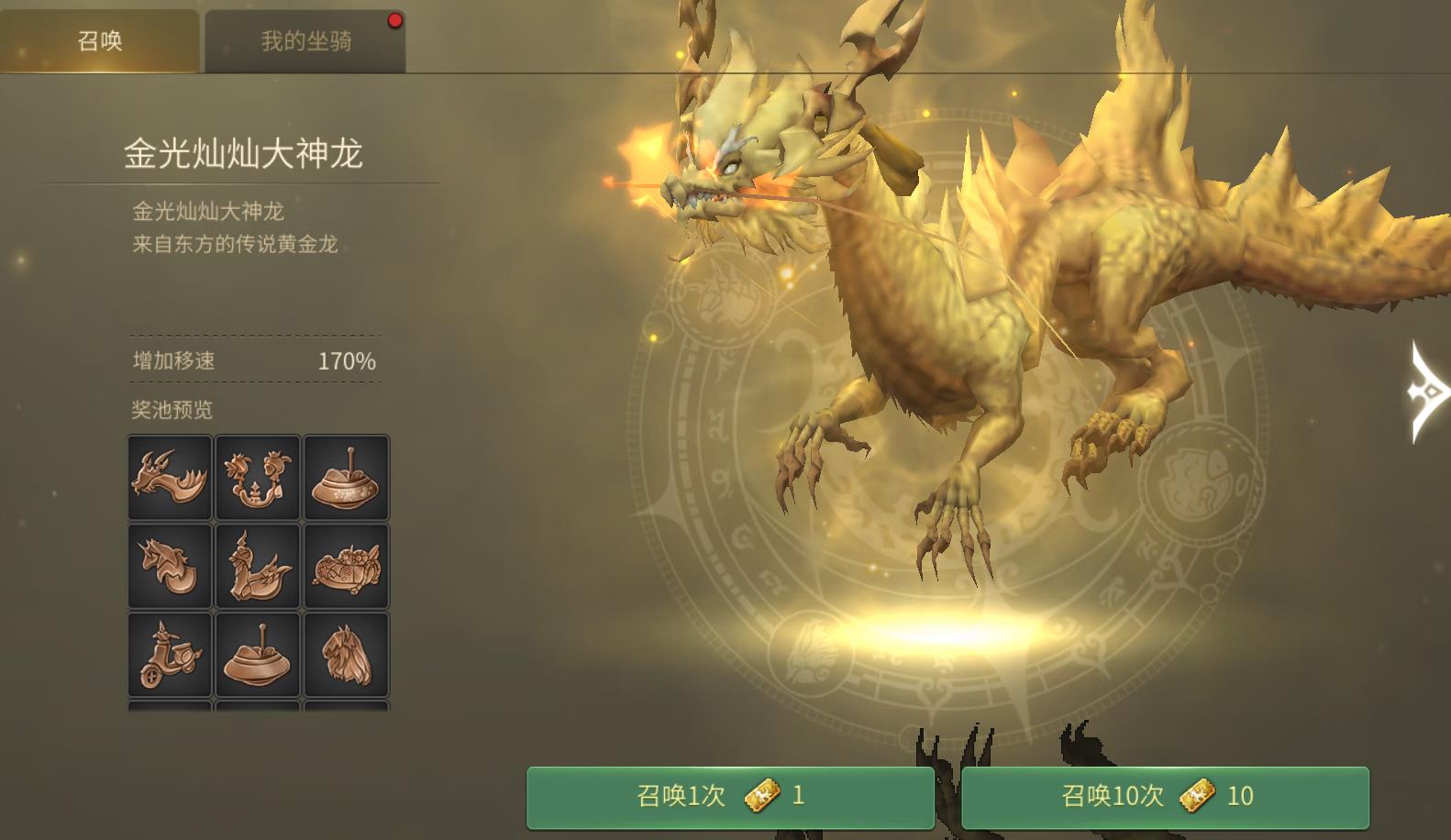
Task: Choose the swan-shaped boat mount icon
Action: click(258, 567)
